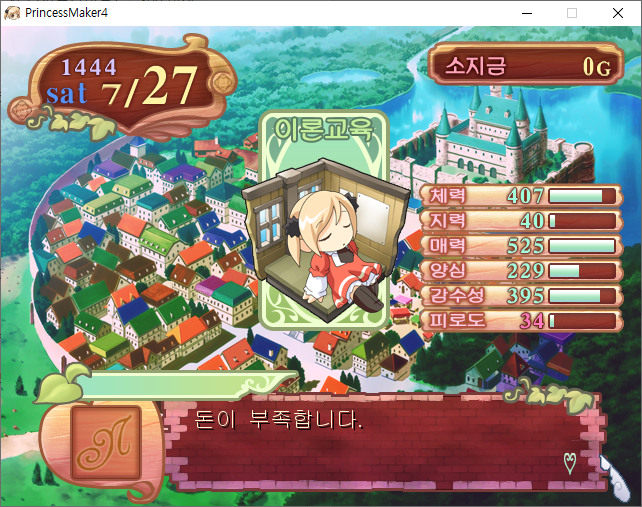Minimize the PrincessMaker4 window
Screen dimensions: 642x507
(526, 13)
